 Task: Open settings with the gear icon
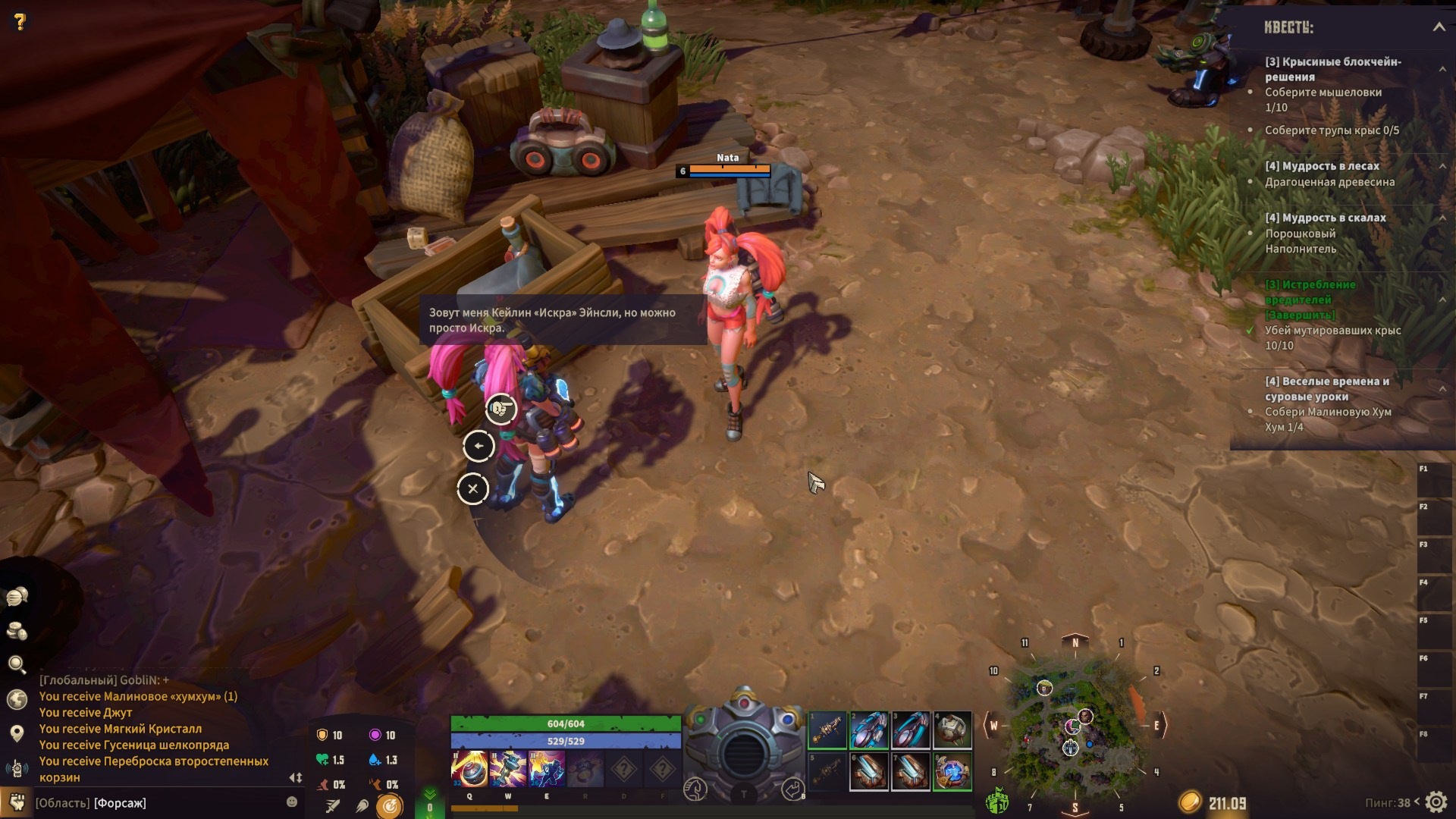point(1436,802)
